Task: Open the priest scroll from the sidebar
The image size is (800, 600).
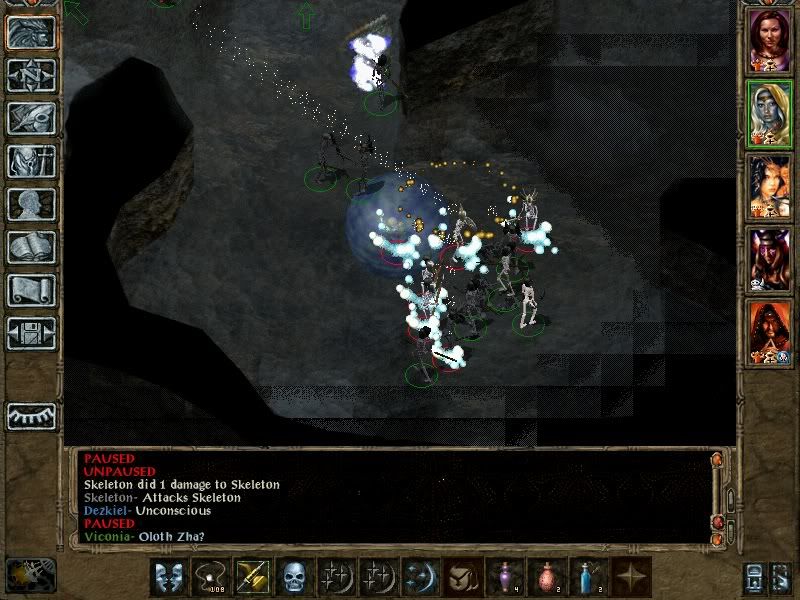Action: 31,290
